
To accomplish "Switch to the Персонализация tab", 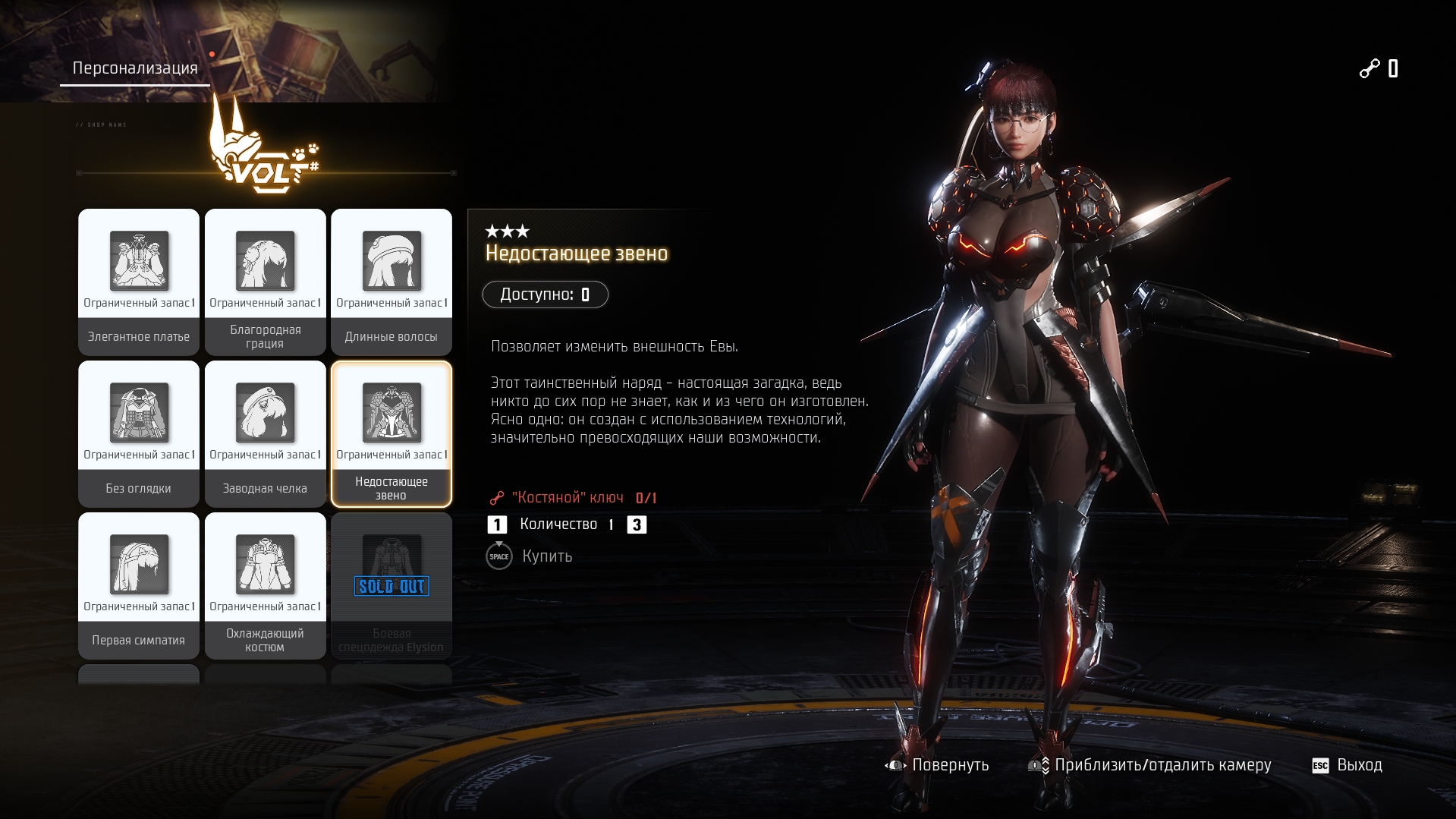I will [135, 68].
